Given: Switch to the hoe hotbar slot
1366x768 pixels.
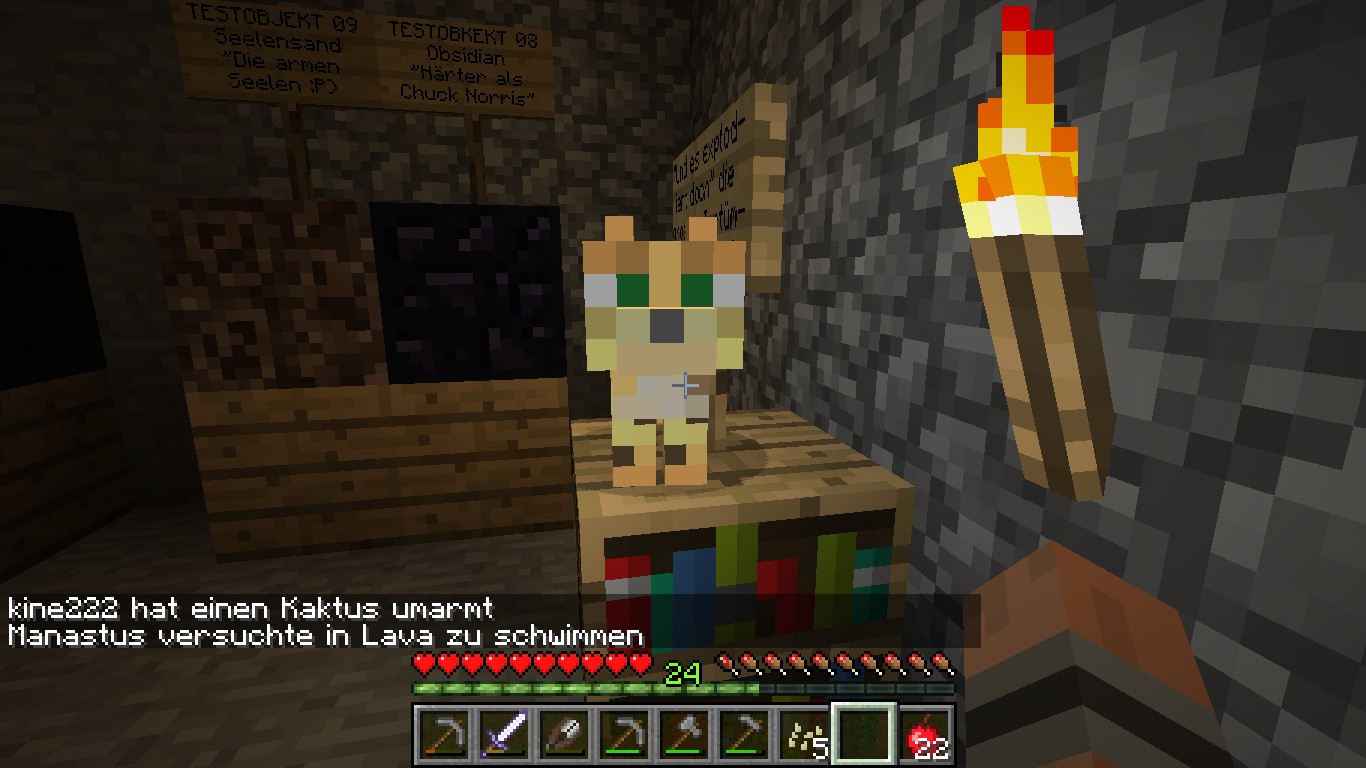Looking at the screenshot, I should [744, 736].
